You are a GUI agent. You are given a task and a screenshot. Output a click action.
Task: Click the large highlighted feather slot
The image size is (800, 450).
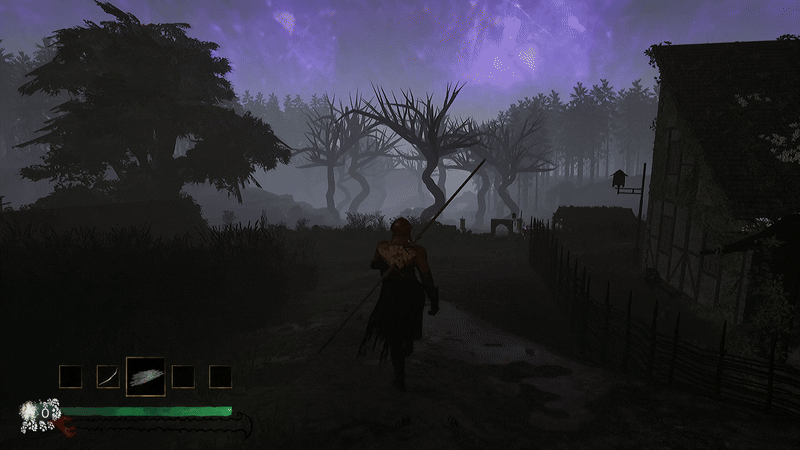pyautogui.click(x=145, y=377)
